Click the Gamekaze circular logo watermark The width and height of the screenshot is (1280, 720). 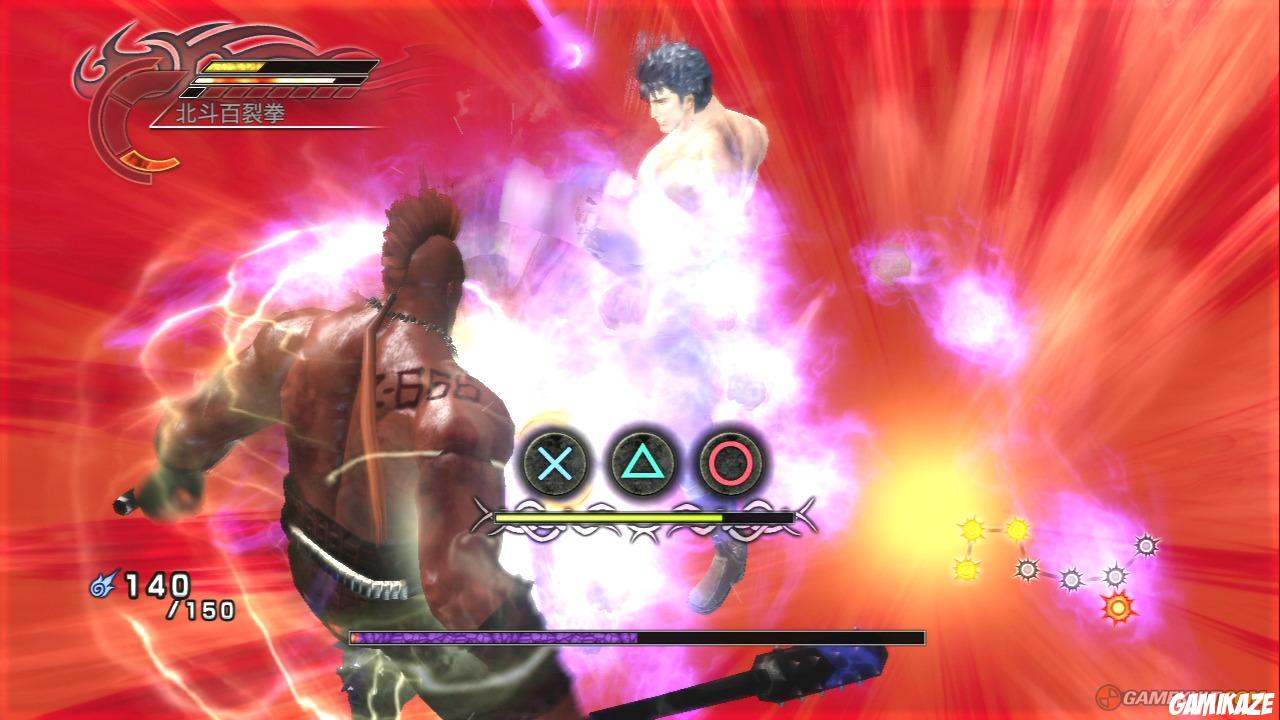1107,697
